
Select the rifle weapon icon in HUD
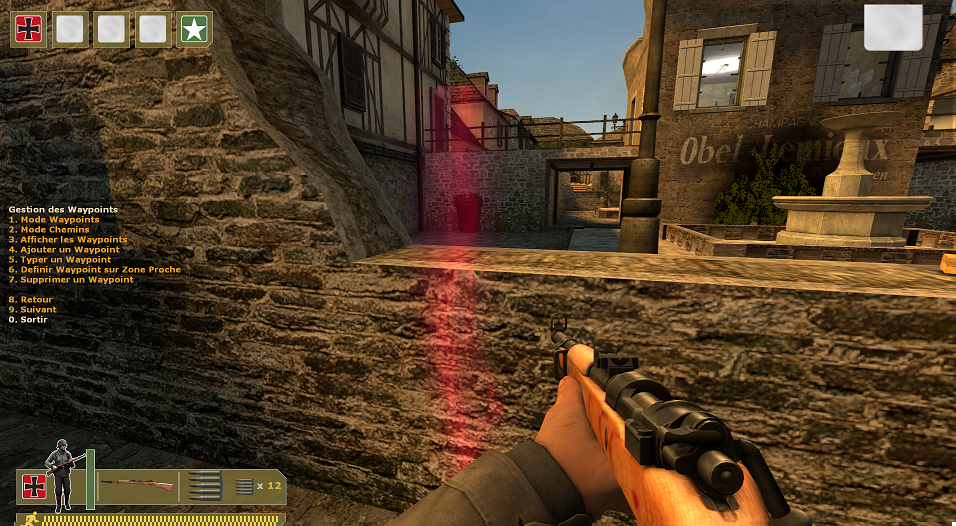[136, 486]
